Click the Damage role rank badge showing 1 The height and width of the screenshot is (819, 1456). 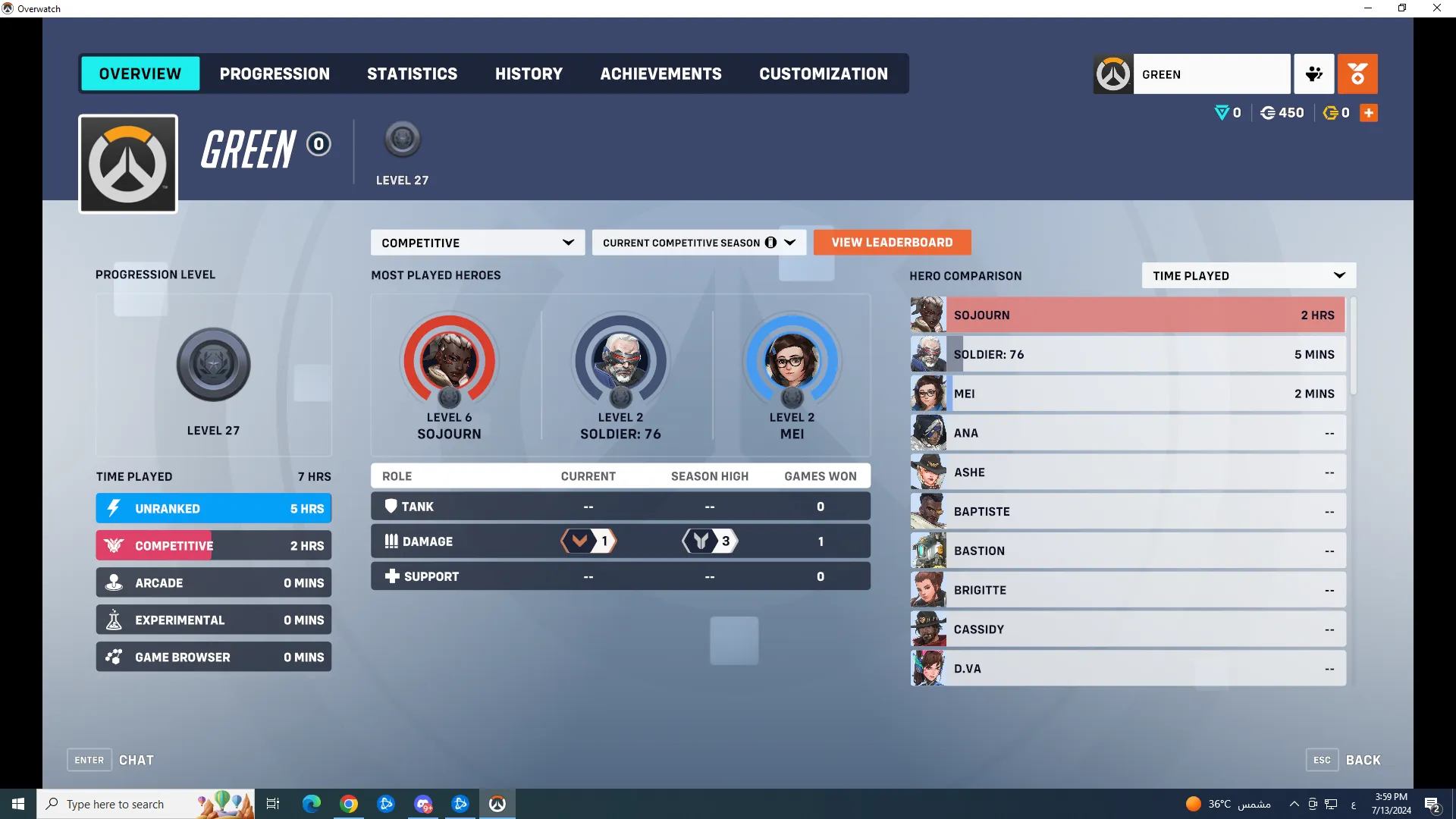coord(588,541)
